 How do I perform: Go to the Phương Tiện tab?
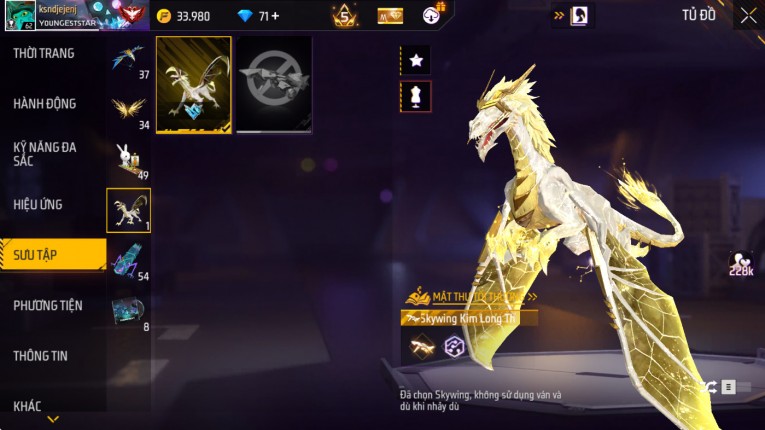[48, 305]
